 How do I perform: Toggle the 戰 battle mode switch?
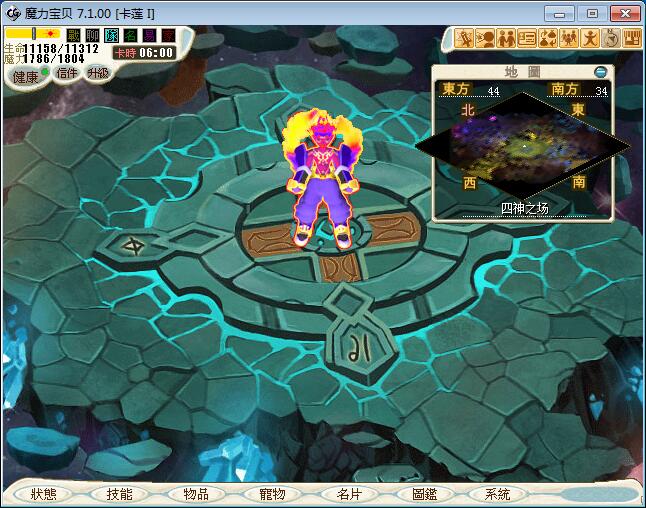tap(74, 34)
